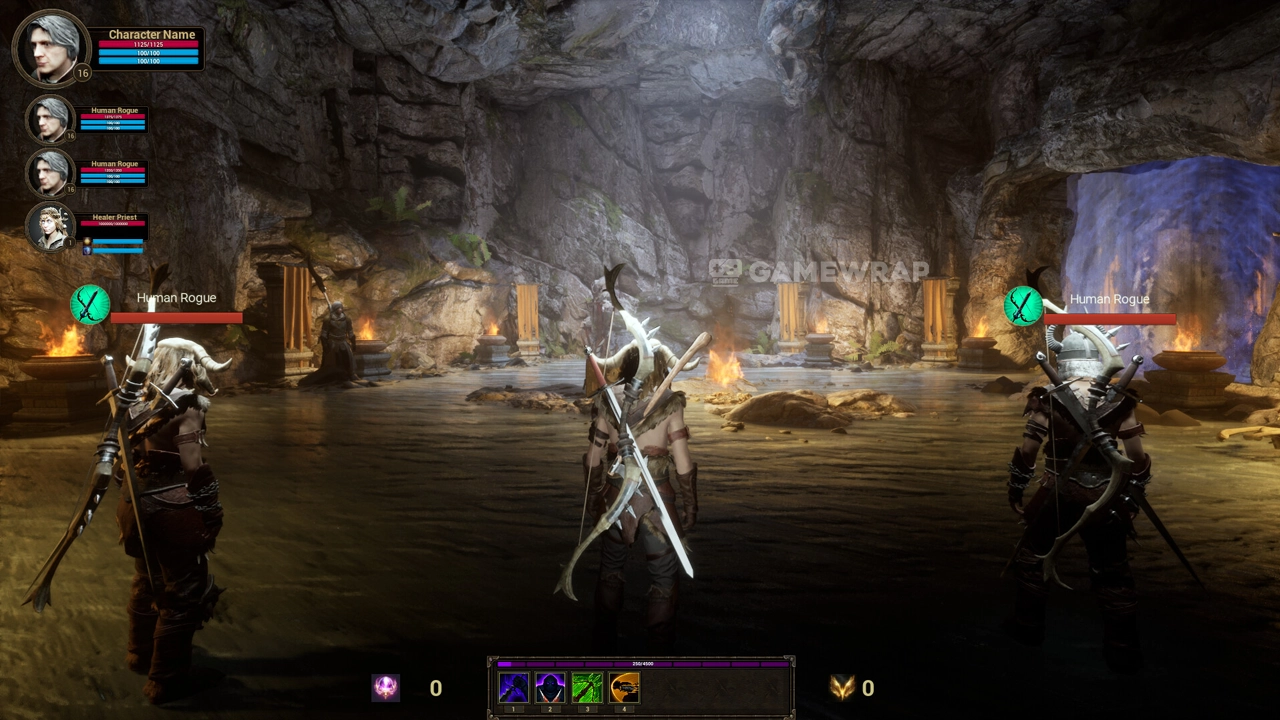This screenshot has width=1280, height=720.
Task: Activate the orange crossbow ability in slot 4
Action: click(624, 688)
